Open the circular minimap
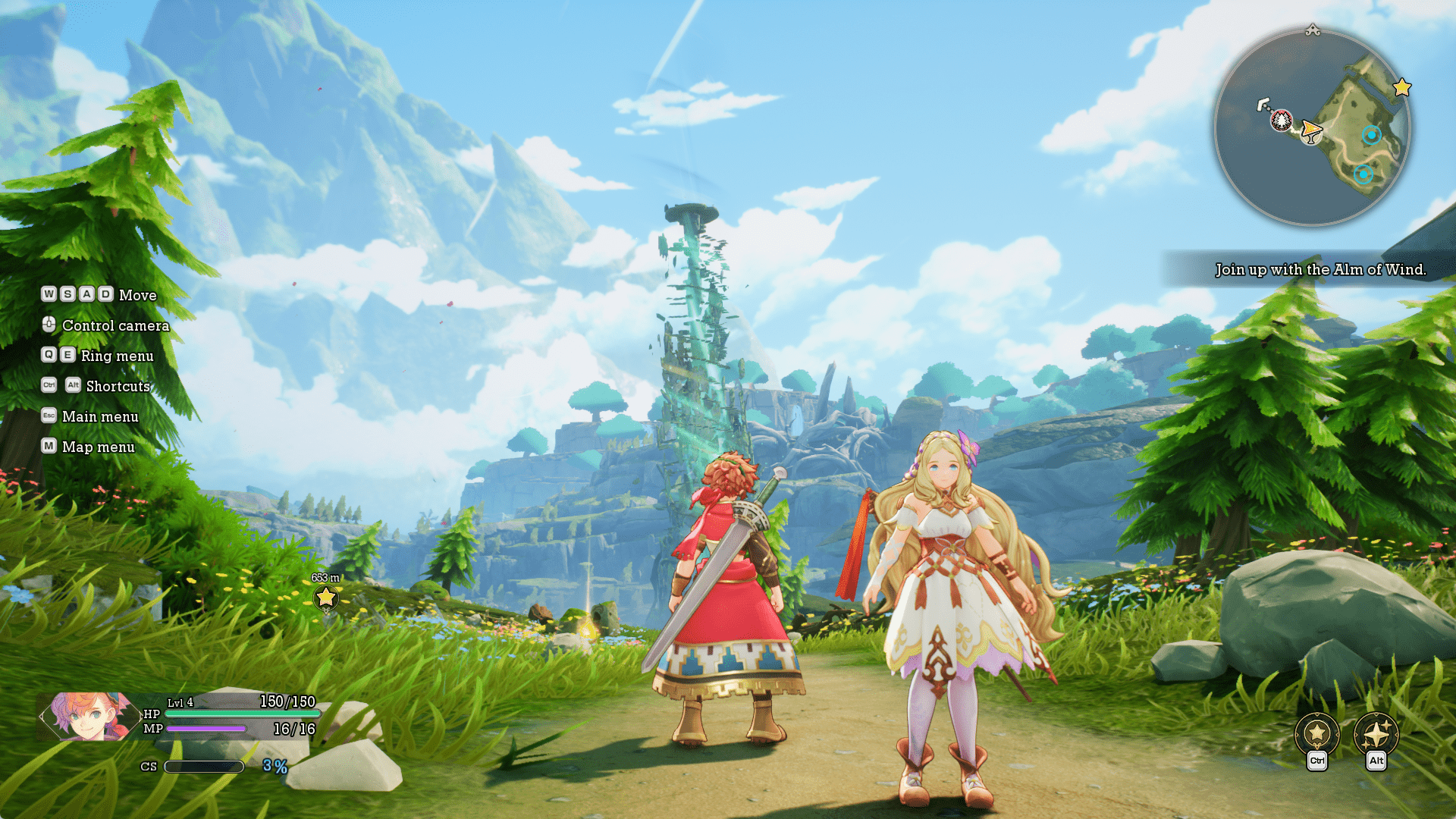 pyautogui.click(x=1312, y=127)
